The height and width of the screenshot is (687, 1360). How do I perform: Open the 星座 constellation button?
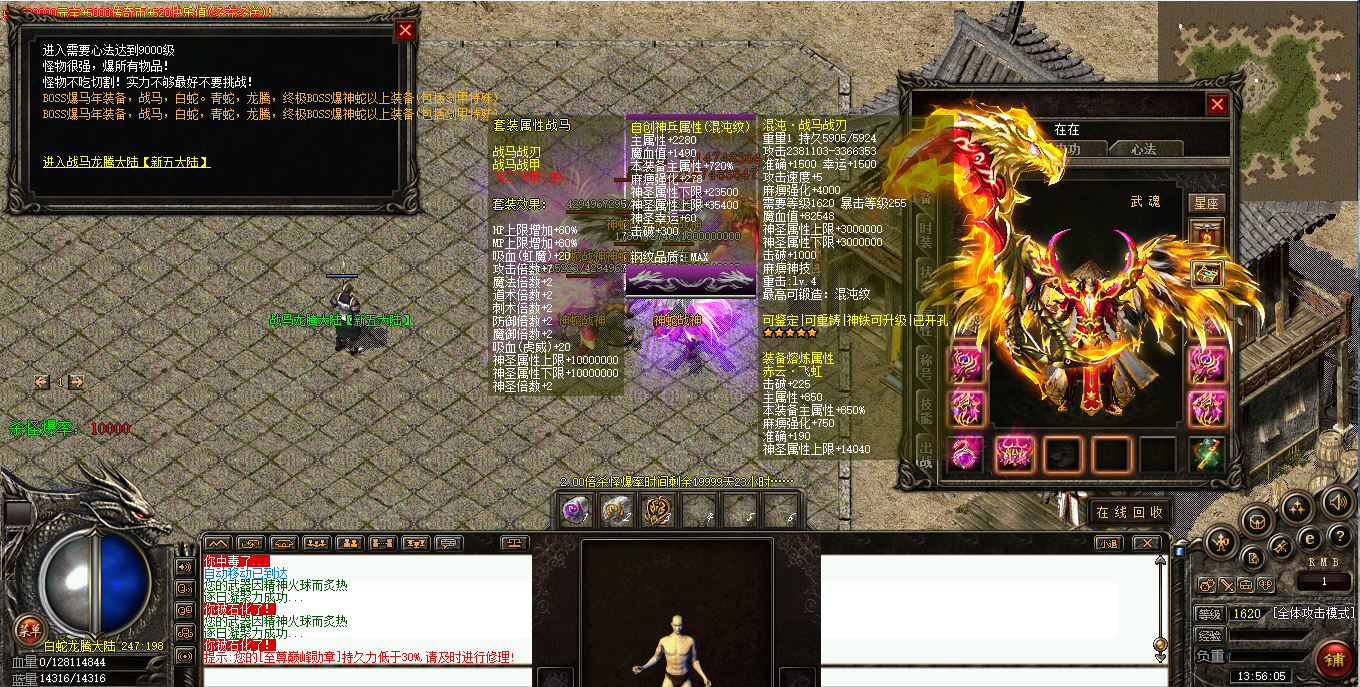click(1207, 203)
